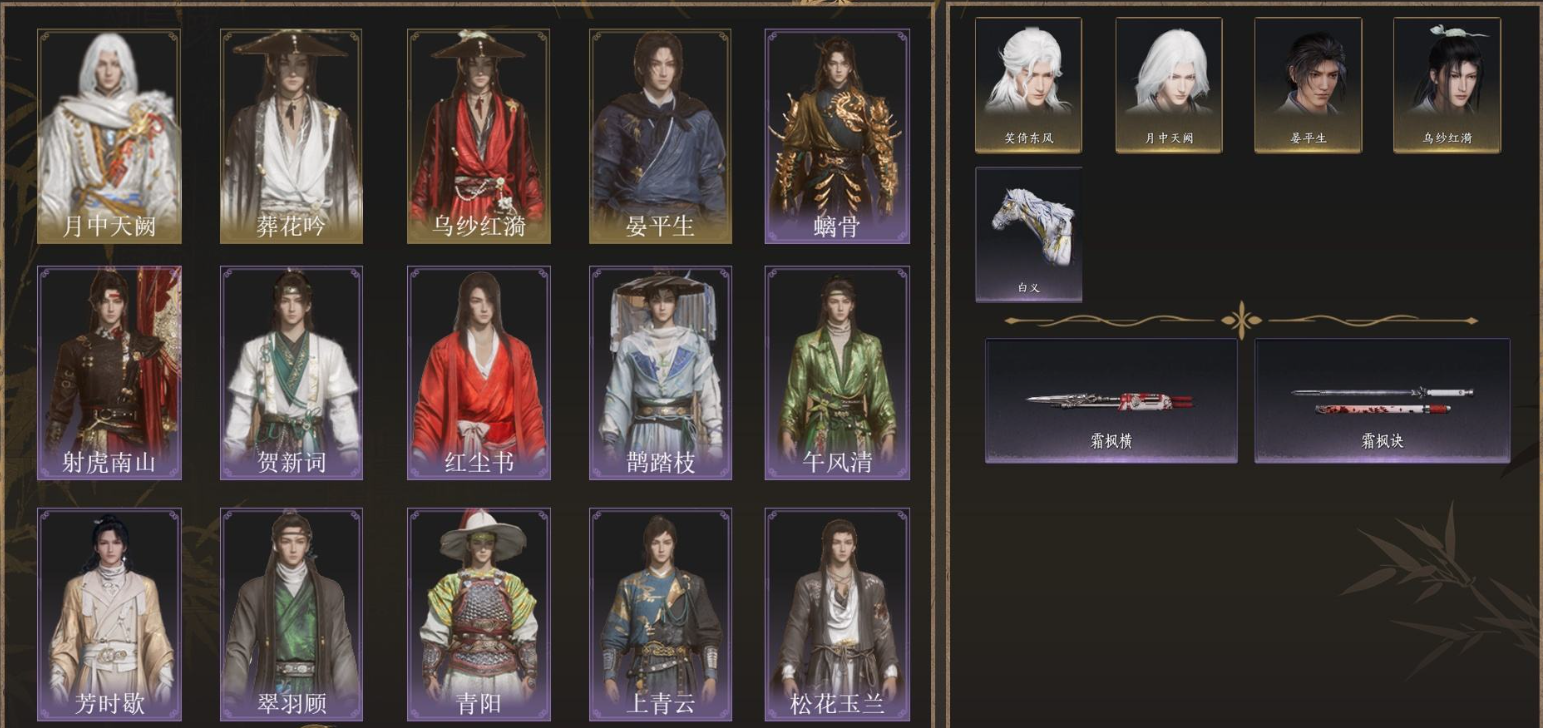
Task: Choose the 葬花吟 outfit card
Action: tap(291, 136)
